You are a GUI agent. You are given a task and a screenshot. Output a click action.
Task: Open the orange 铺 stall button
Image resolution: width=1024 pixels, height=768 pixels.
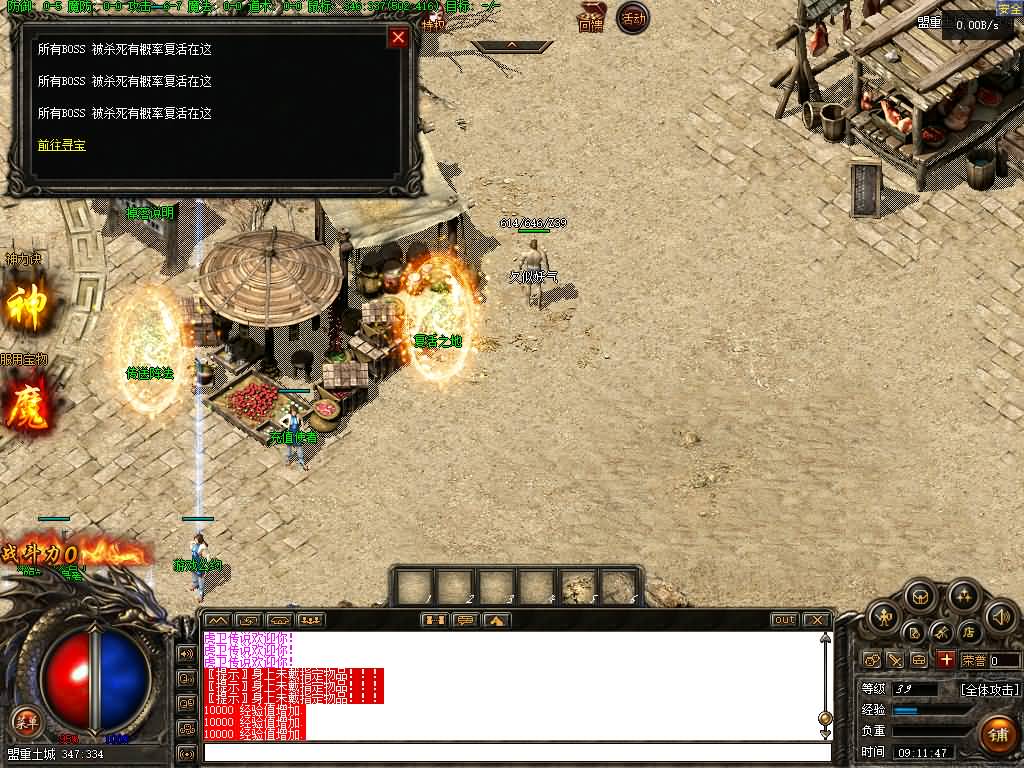997,734
